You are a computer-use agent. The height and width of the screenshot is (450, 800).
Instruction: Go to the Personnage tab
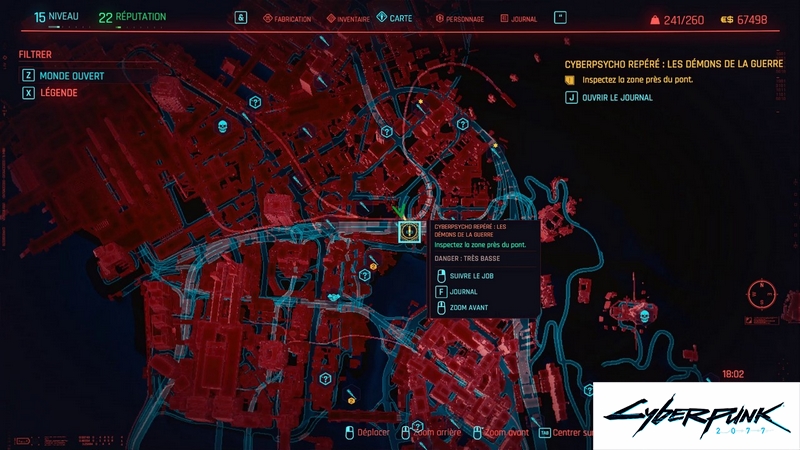[458, 18]
